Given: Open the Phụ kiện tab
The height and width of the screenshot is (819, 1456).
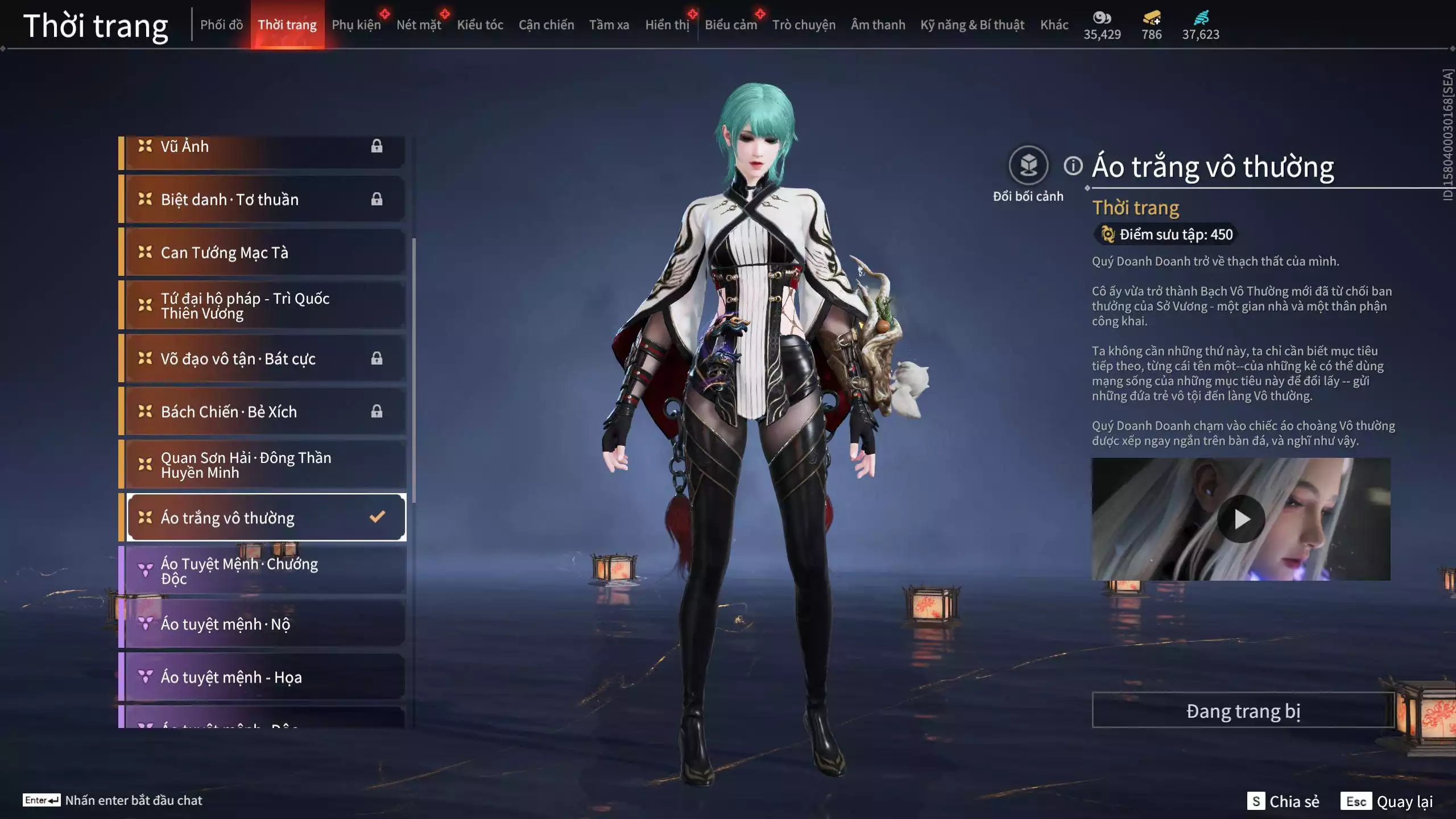Looking at the screenshot, I should 356,25.
